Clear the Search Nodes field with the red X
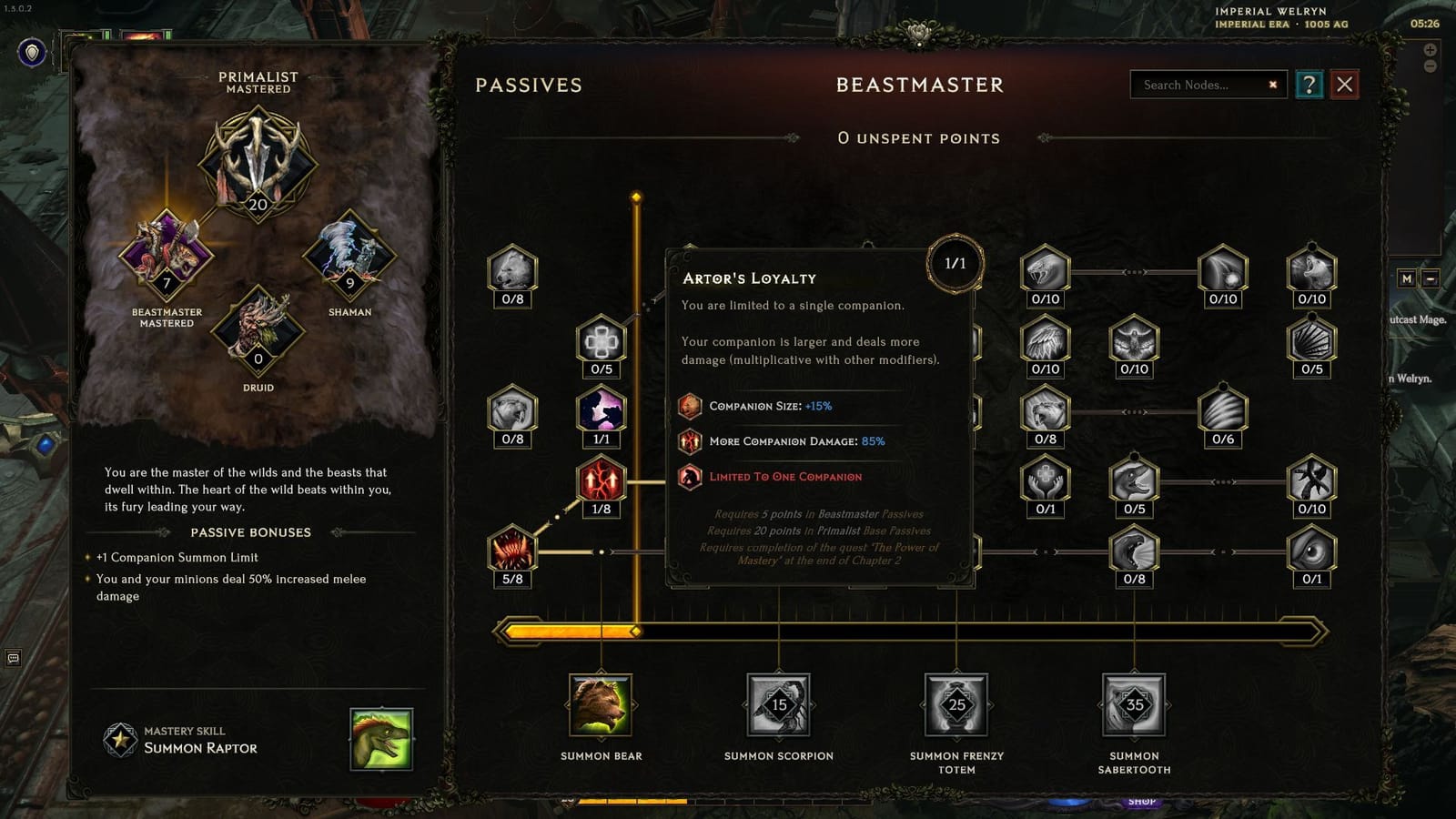Screen dimensions: 1456x819 1272,85
